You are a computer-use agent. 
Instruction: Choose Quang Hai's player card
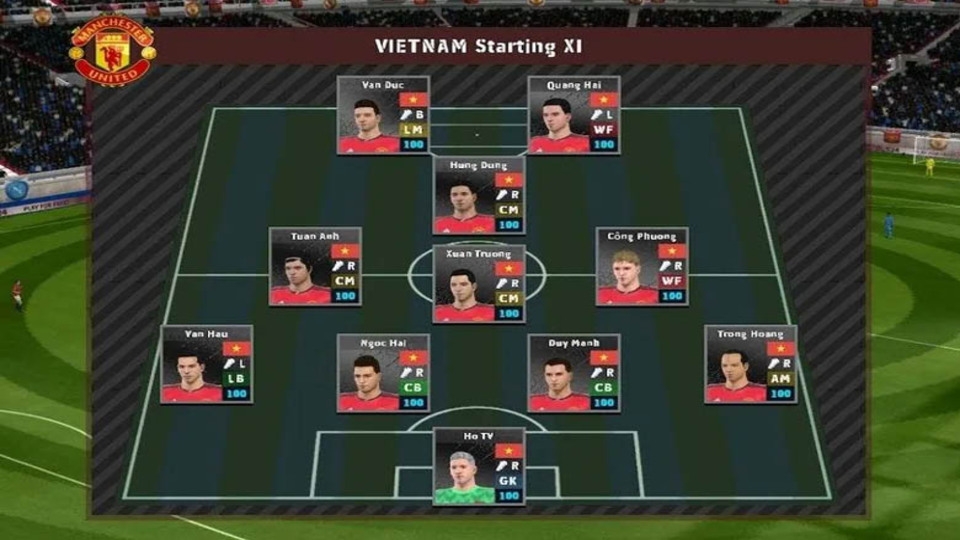click(x=574, y=115)
